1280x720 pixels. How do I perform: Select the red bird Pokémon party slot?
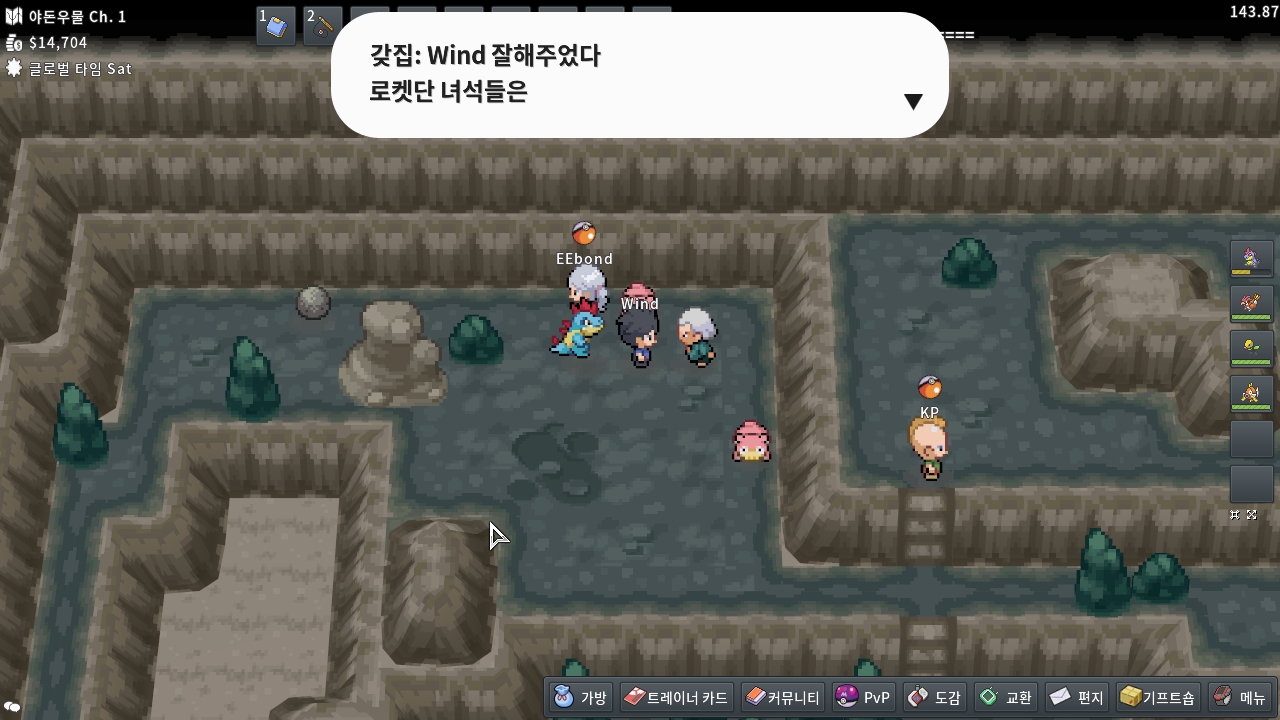tap(1251, 304)
